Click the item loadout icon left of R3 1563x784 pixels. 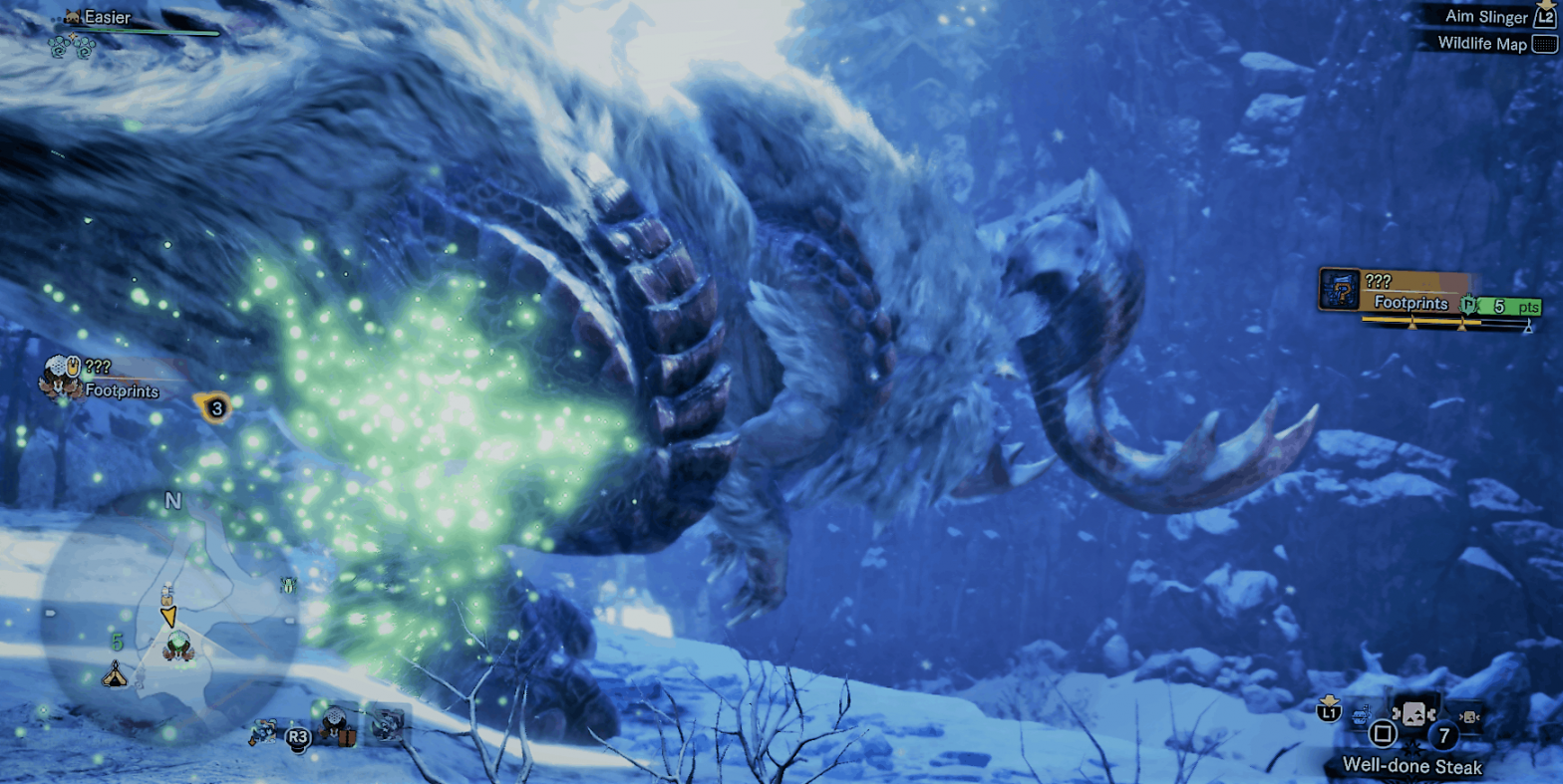(265, 732)
